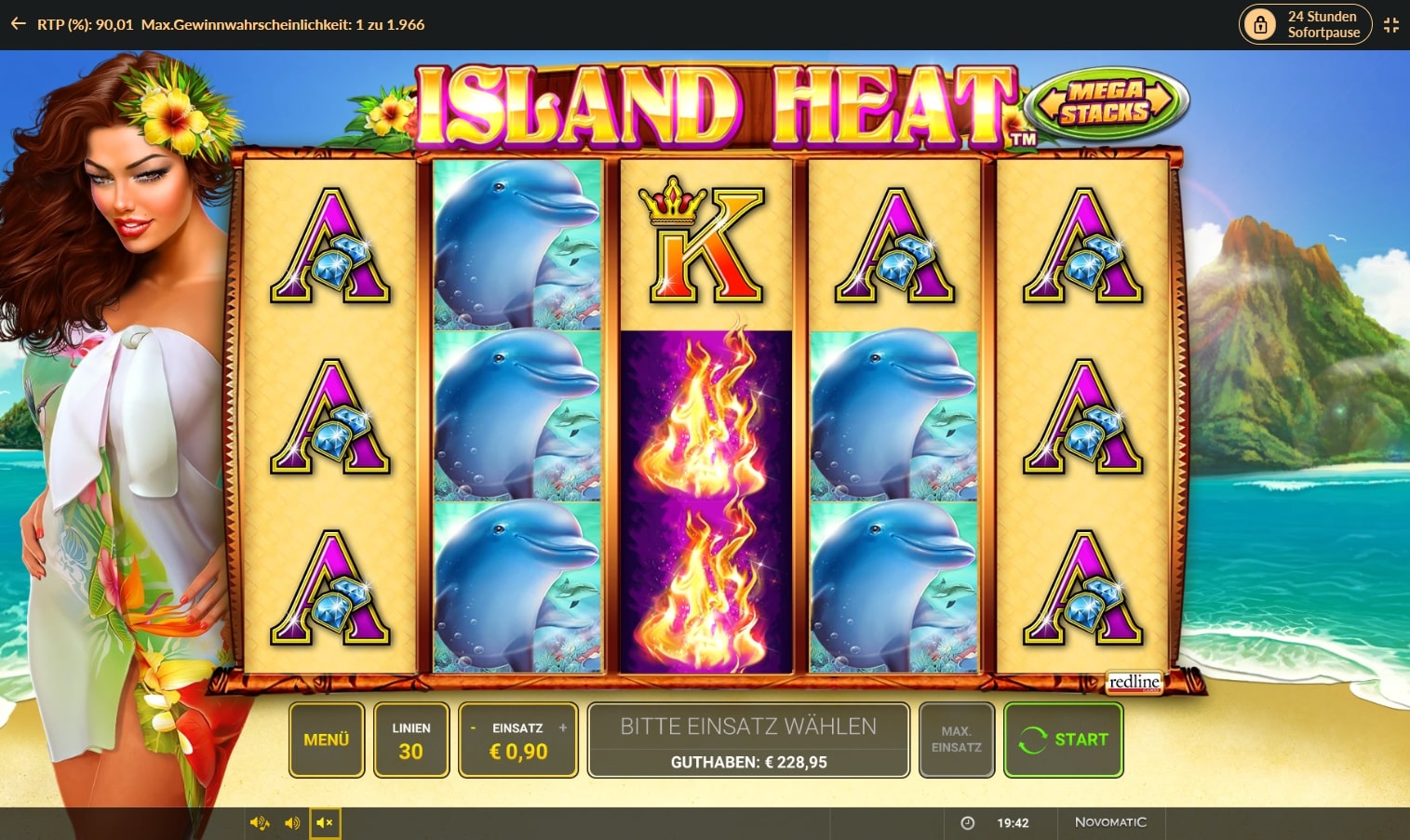The width and height of the screenshot is (1410, 840).
Task: Toggle game sound off with the mute control
Action: point(326,822)
